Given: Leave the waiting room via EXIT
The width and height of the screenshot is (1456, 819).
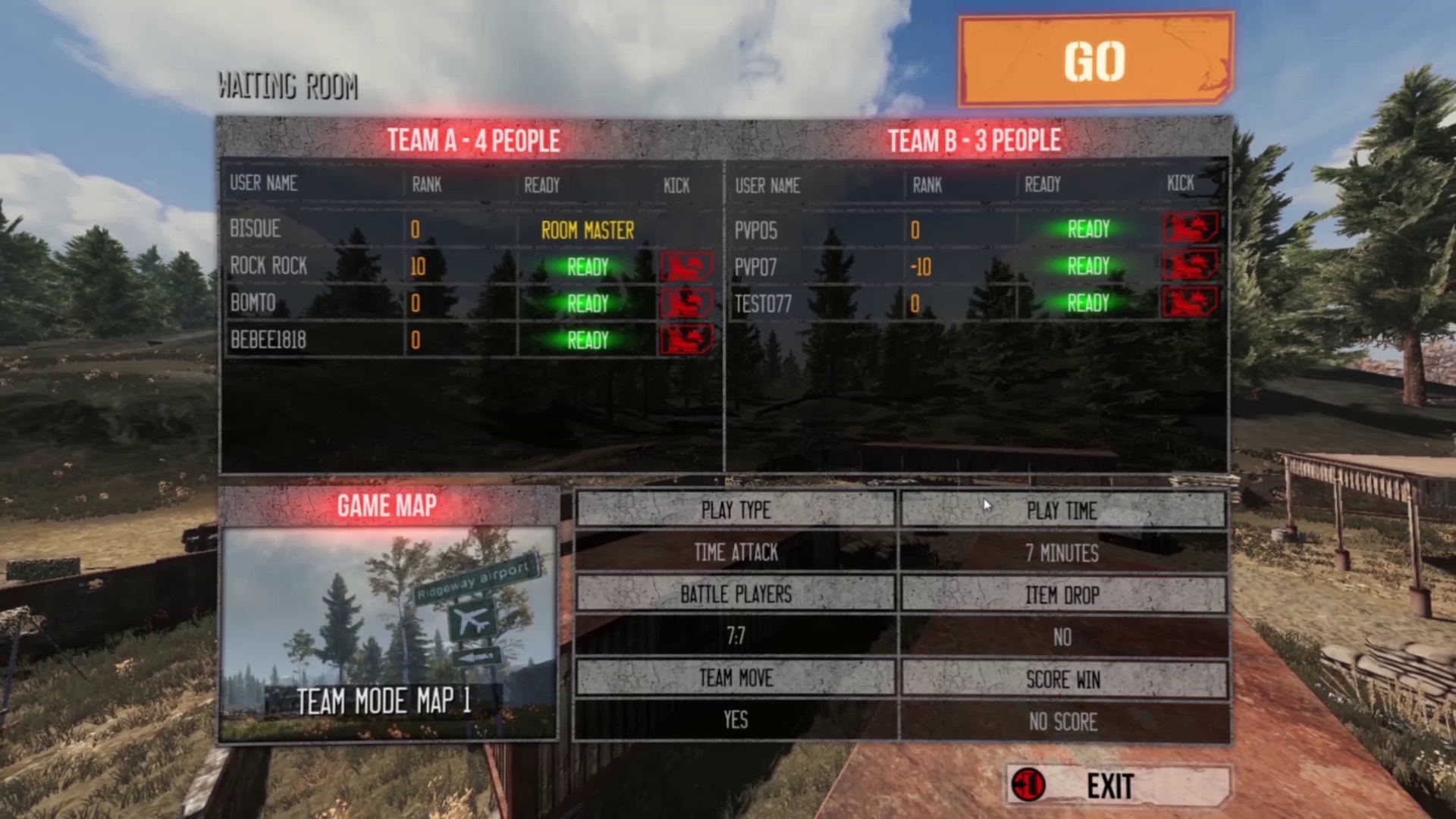Looking at the screenshot, I should click(1118, 786).
